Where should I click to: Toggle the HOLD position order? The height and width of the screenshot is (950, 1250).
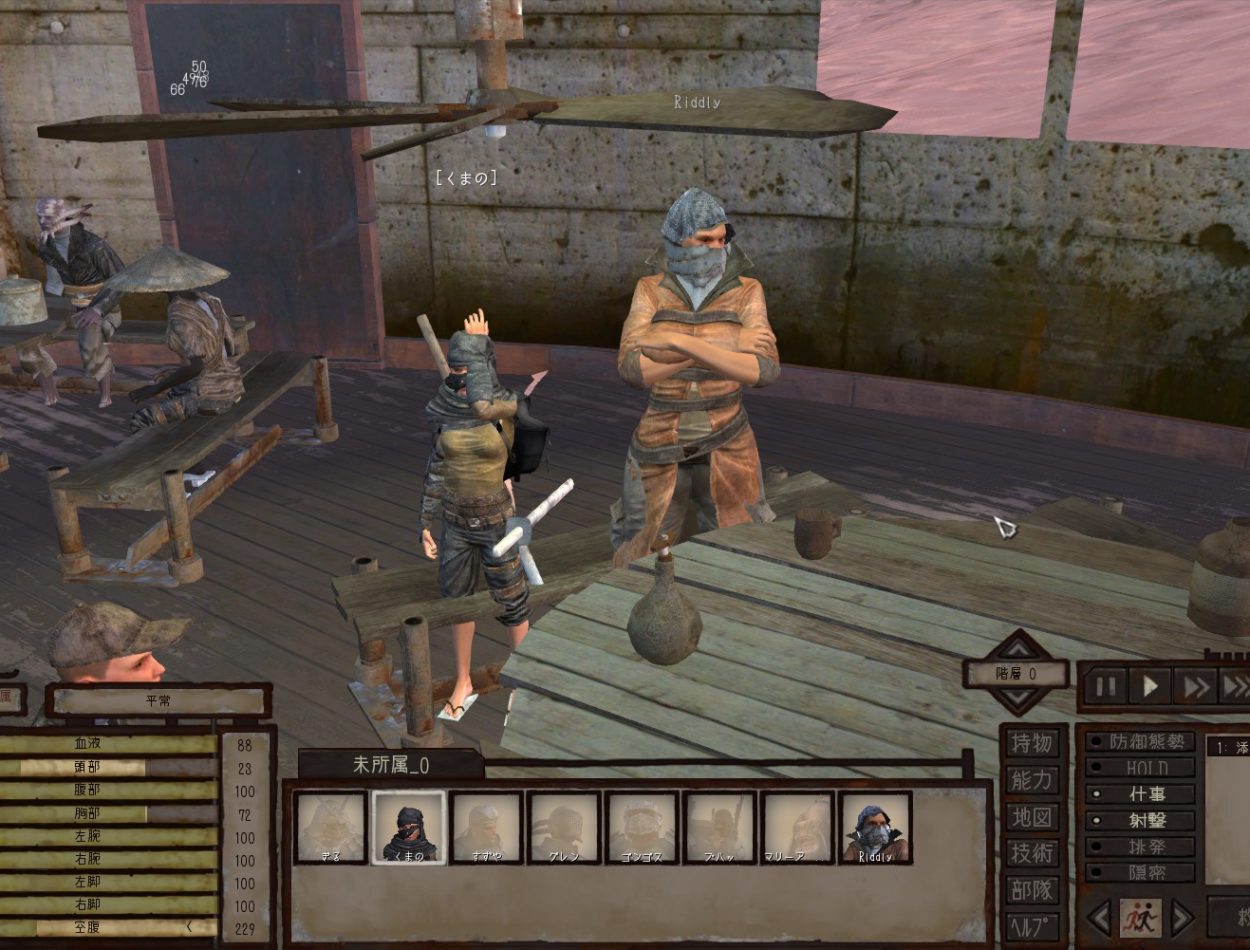(x=1141, y=768)
